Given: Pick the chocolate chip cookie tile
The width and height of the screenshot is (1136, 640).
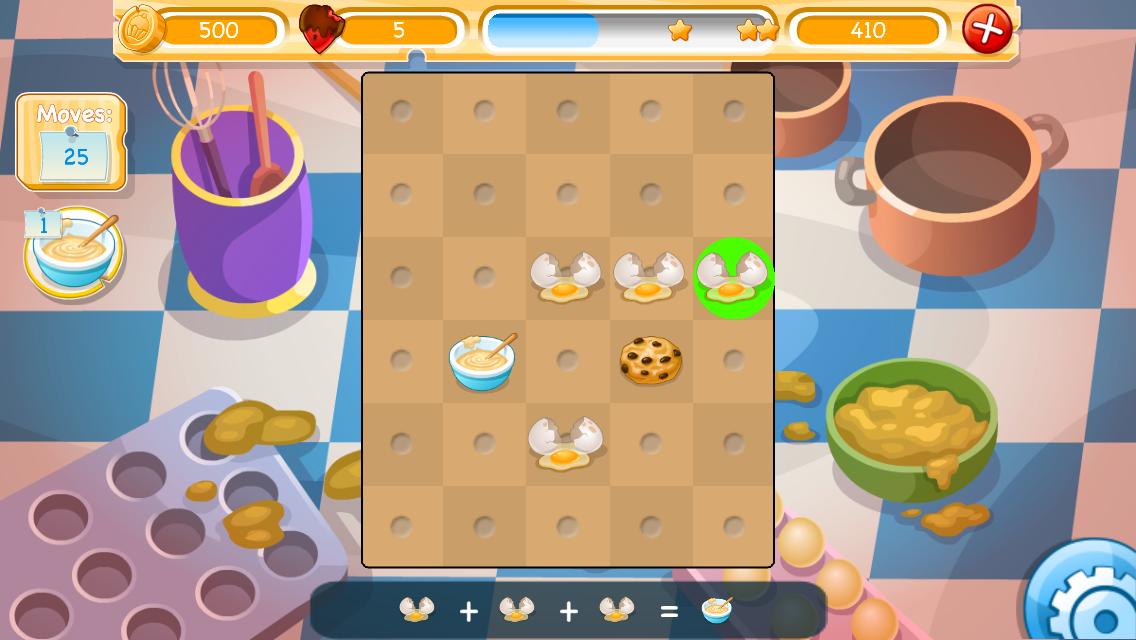Looking at the screenshot, I should [650, 361].
